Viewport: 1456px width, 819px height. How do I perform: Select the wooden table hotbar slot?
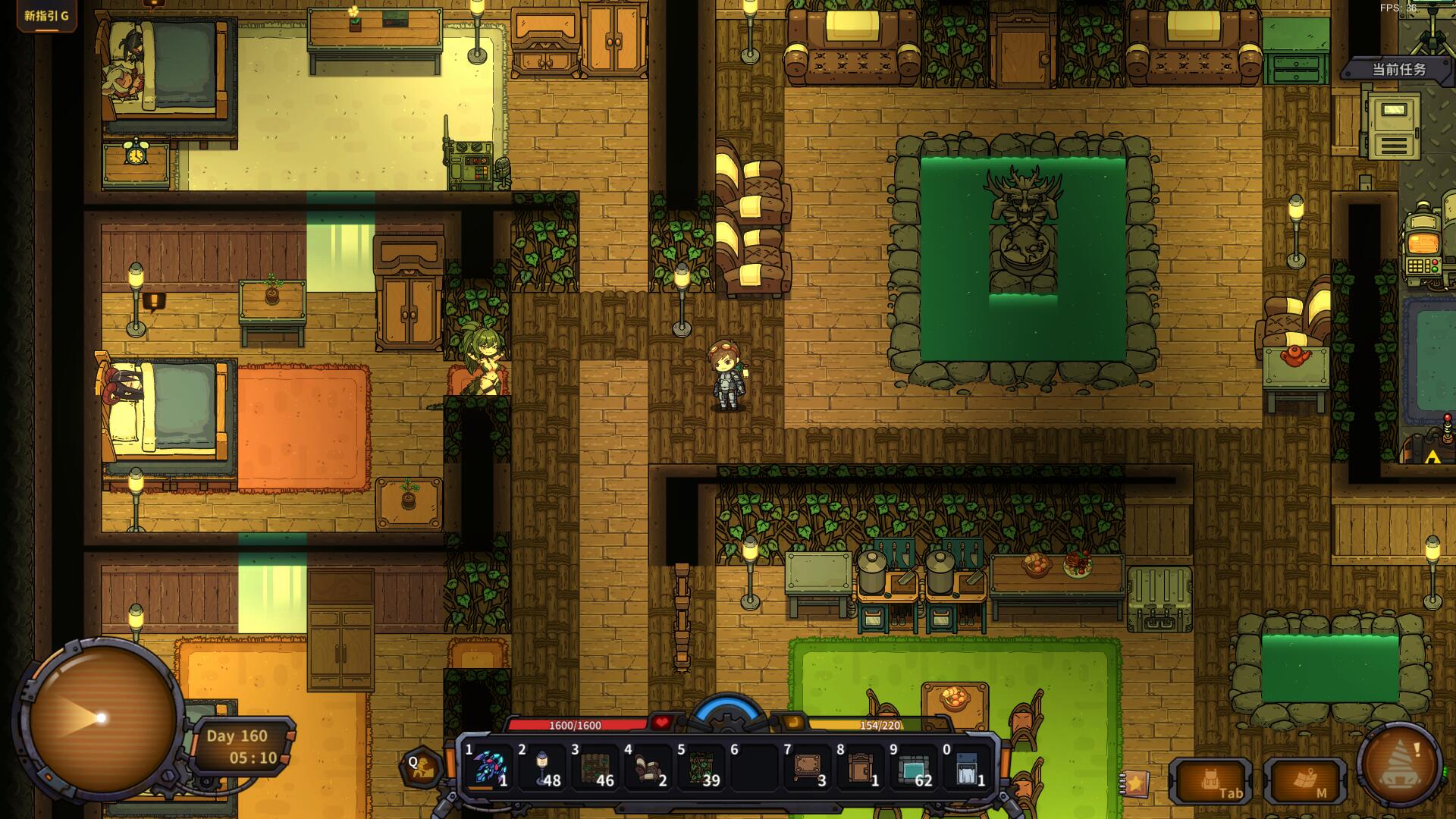(808, 767)
